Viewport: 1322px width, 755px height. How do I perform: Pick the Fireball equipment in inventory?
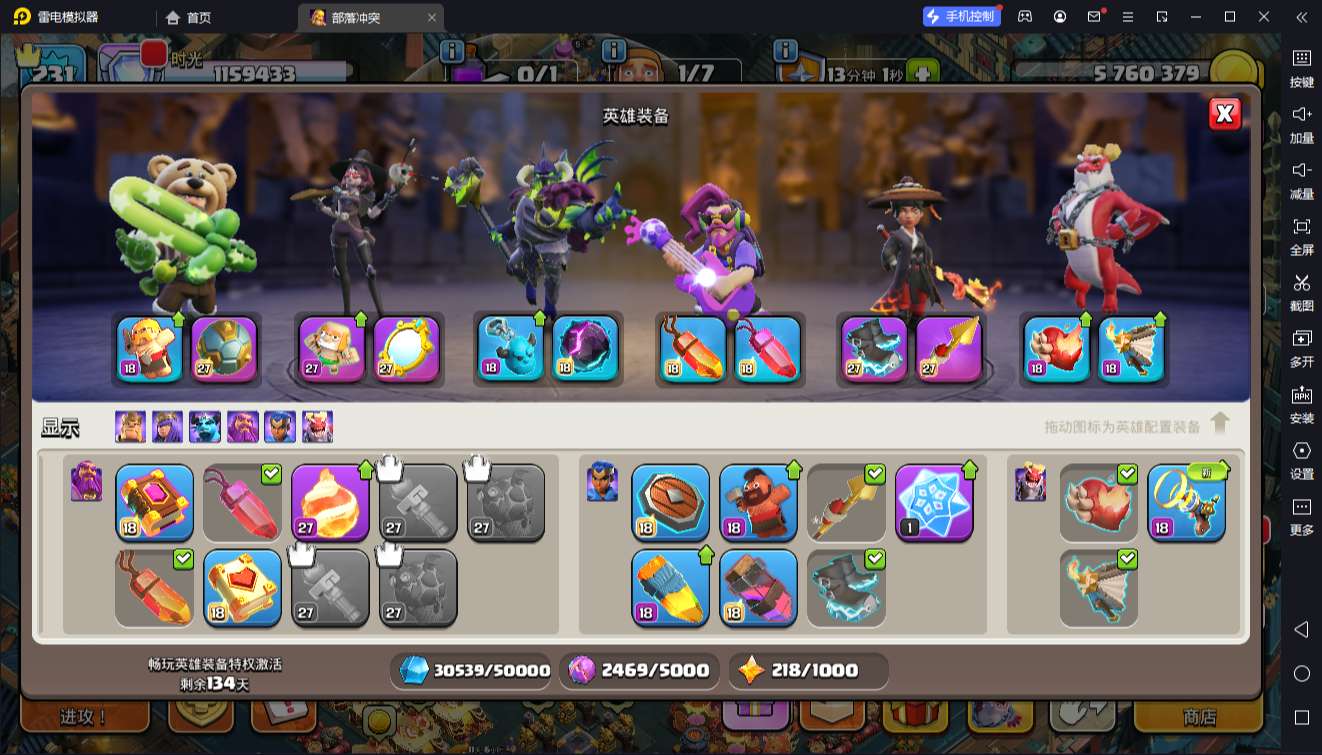pyautogui.click(x=330, y=502)
